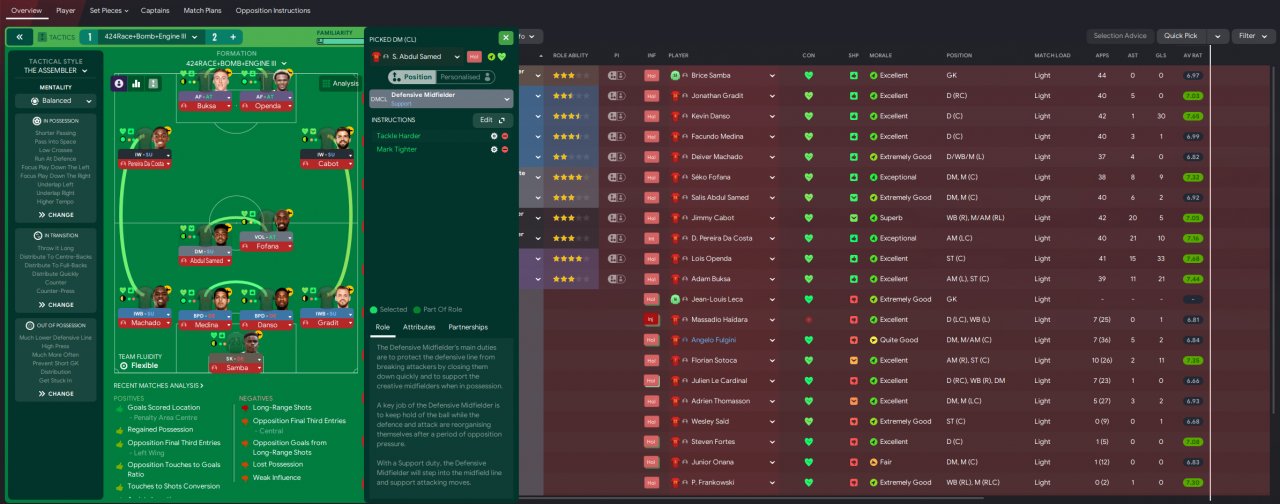
Task: Show the Partnerships tab
Action: [x=468, y=327]
